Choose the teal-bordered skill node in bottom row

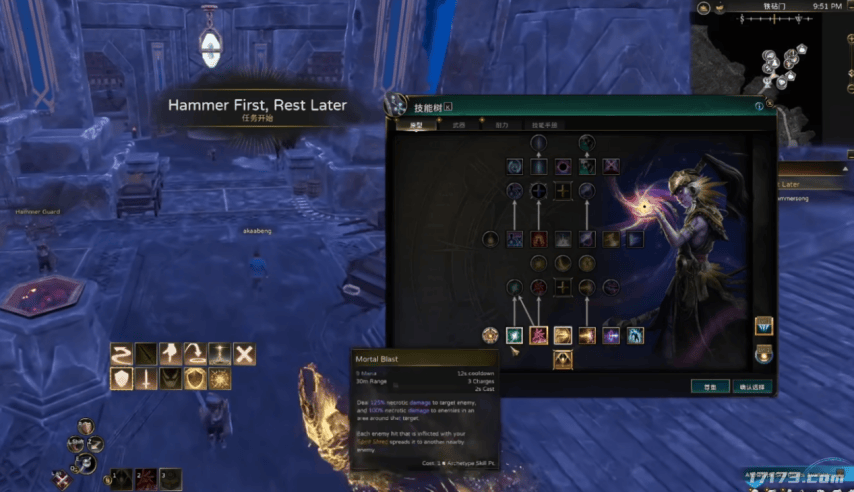coord(515,335)
